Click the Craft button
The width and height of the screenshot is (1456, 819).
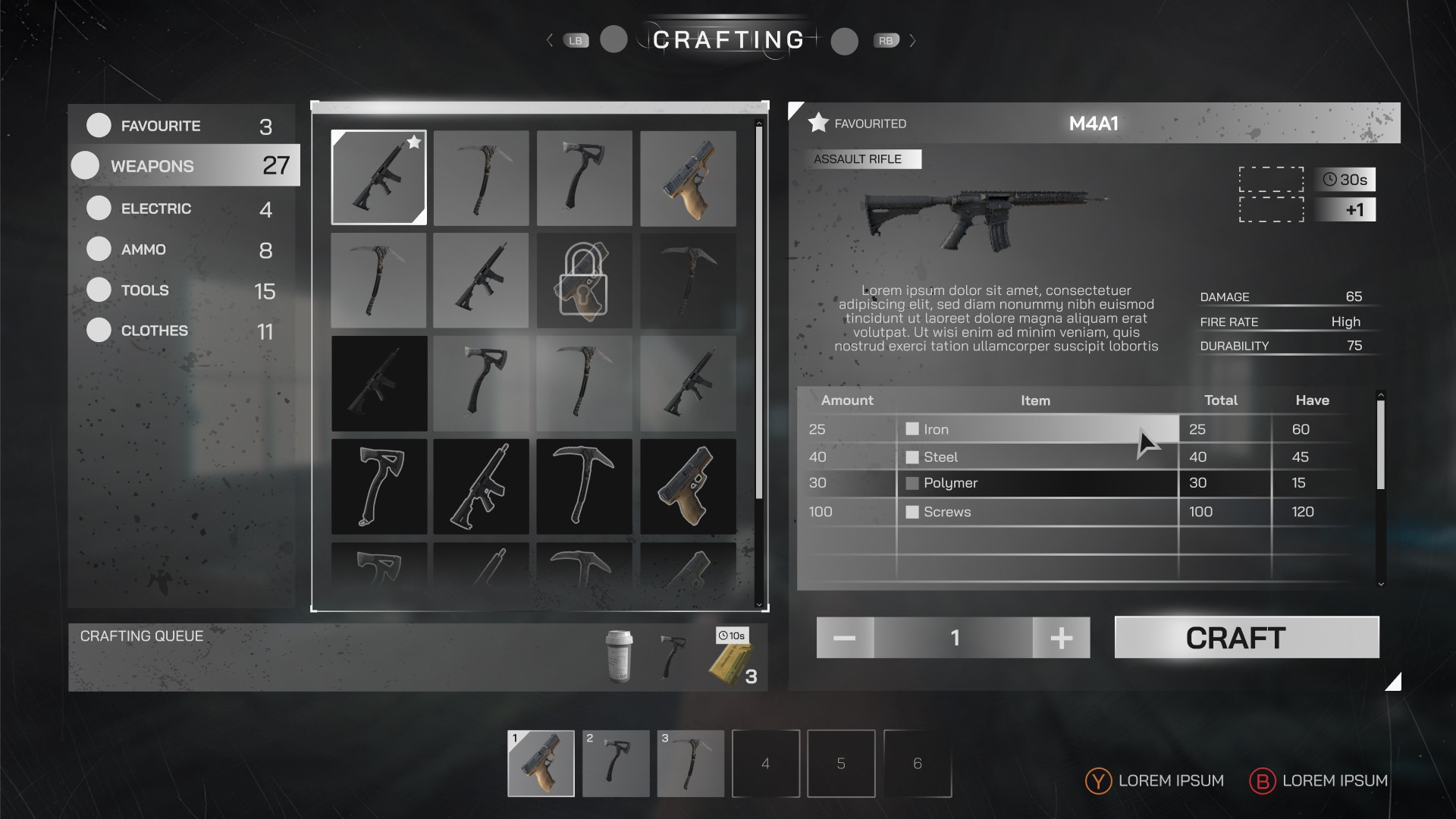1246,637
